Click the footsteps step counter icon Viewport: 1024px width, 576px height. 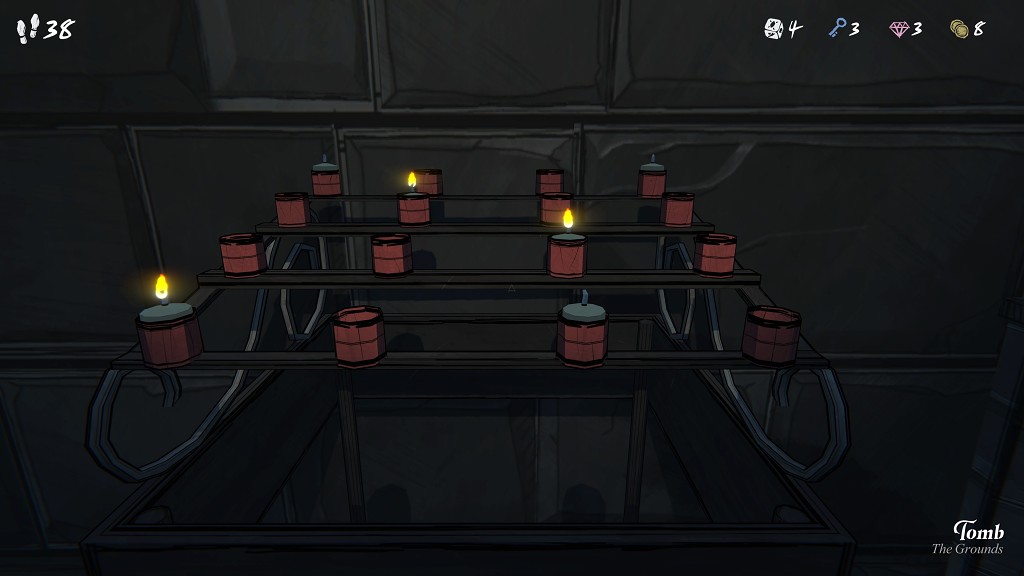pyautogui.click(x=28, y=29)
